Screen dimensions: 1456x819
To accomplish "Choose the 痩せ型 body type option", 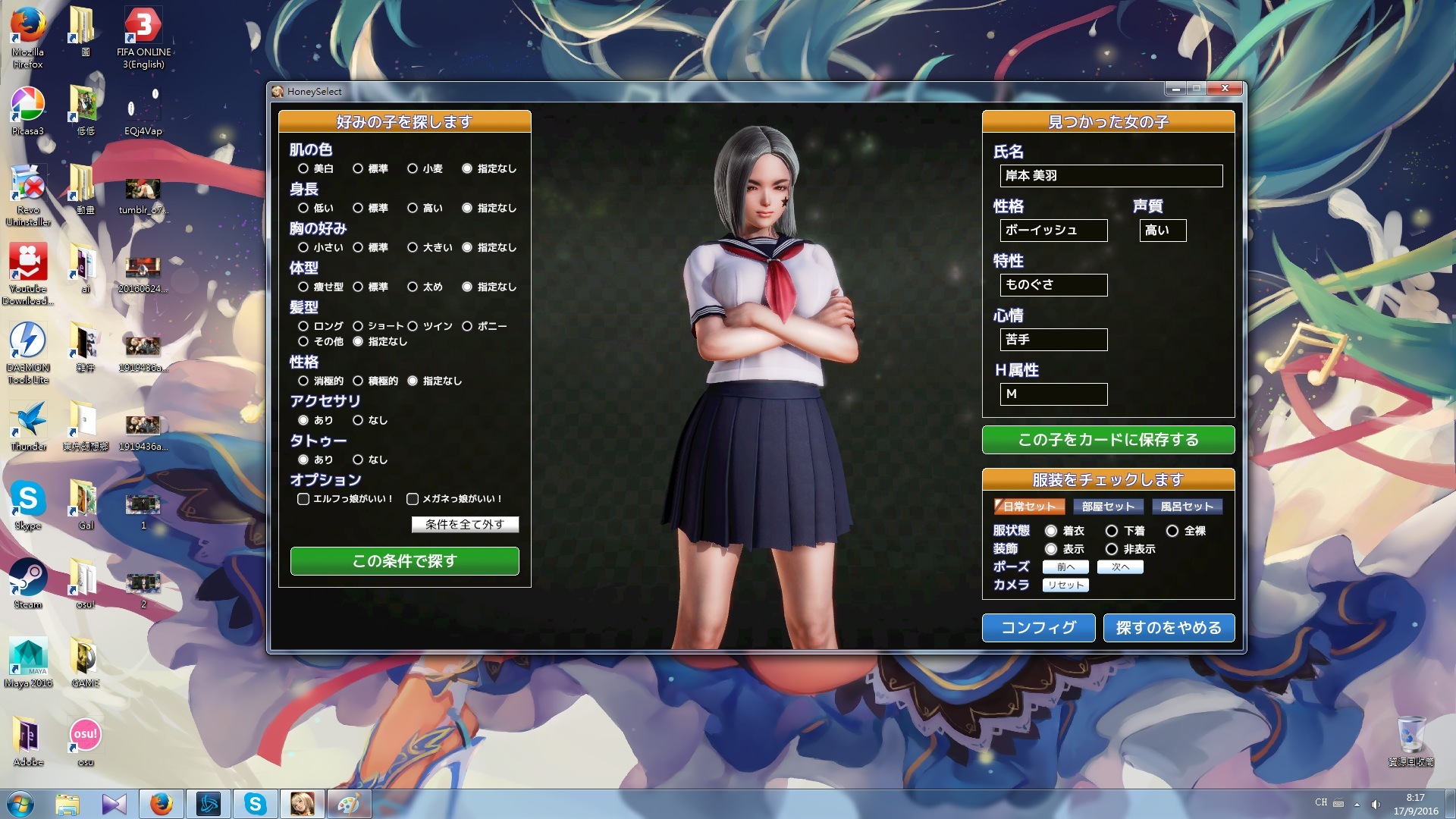I will [x=303, y=287].
